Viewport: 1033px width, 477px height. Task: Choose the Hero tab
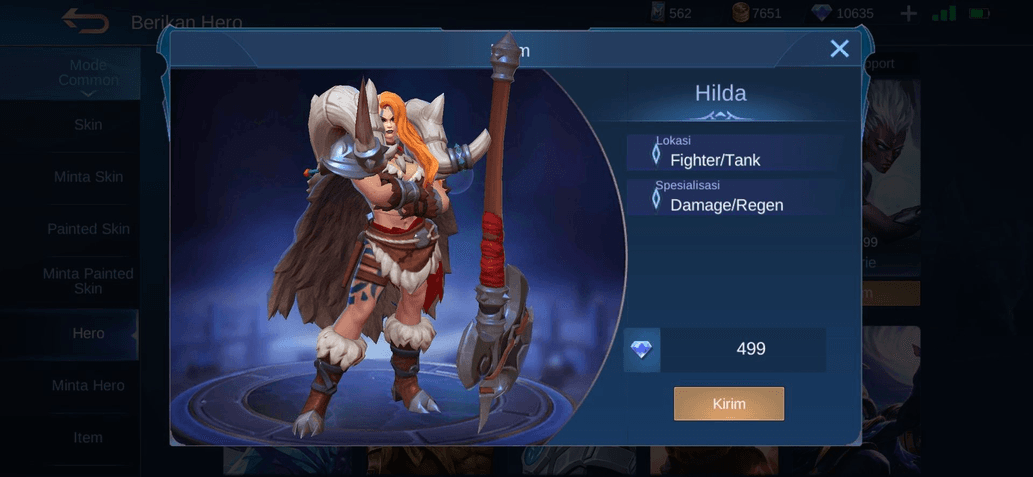[88, 333]
